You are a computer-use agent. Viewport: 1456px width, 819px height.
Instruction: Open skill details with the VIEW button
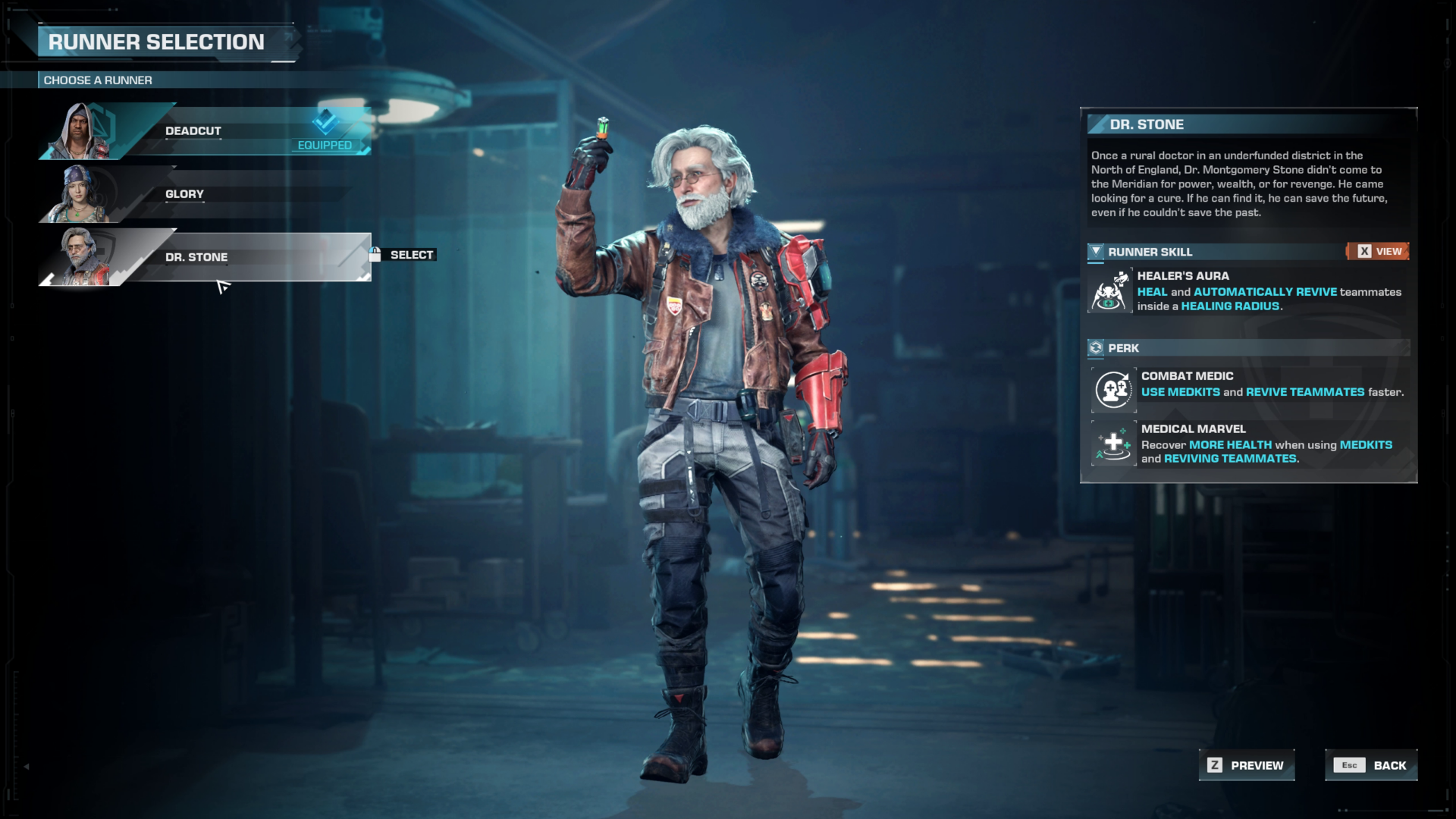[1379, 250]
